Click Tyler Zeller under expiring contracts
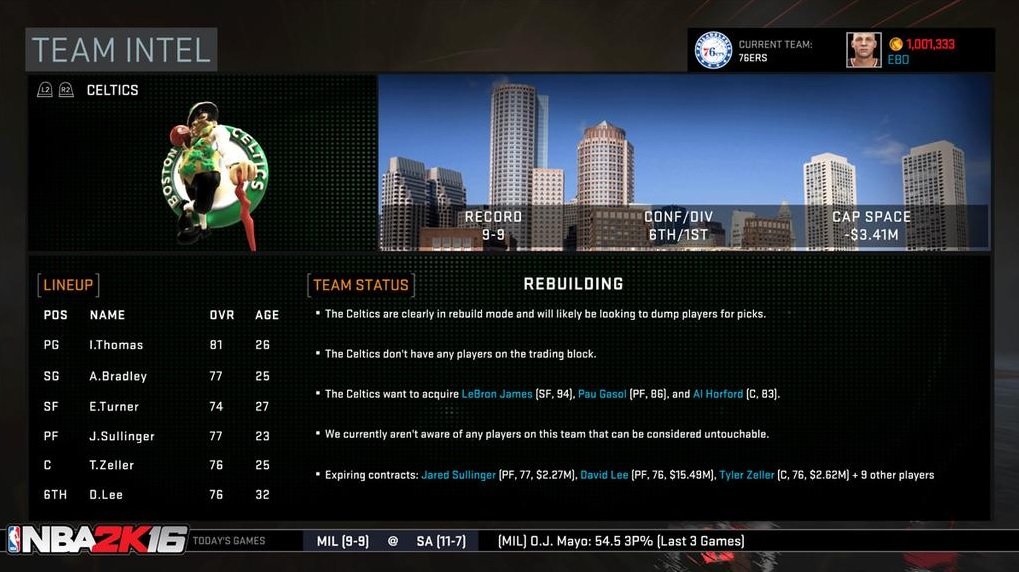Viewport: 1019px width, 572px height. click(x=747, y=475)
